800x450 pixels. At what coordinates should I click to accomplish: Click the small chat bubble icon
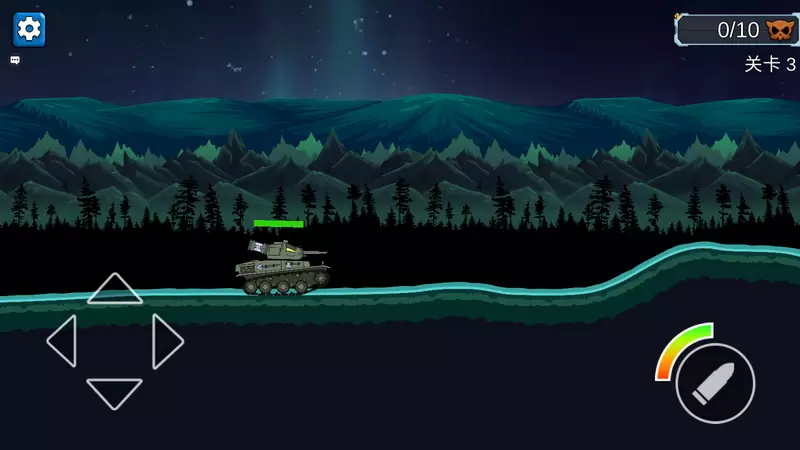pyautogui.click(x=15, y=60)
